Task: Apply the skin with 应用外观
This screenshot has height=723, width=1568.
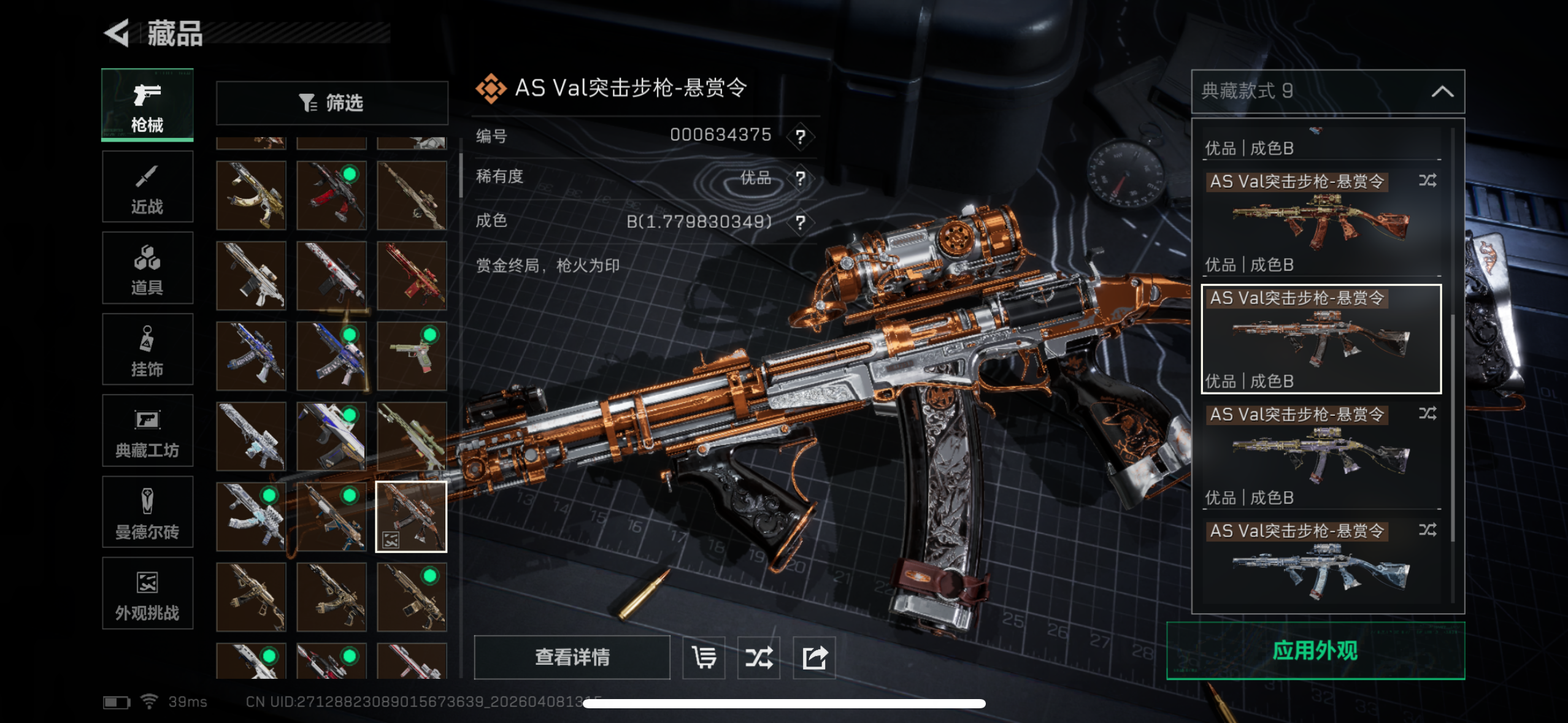Action: click(x=1315, y=651)
